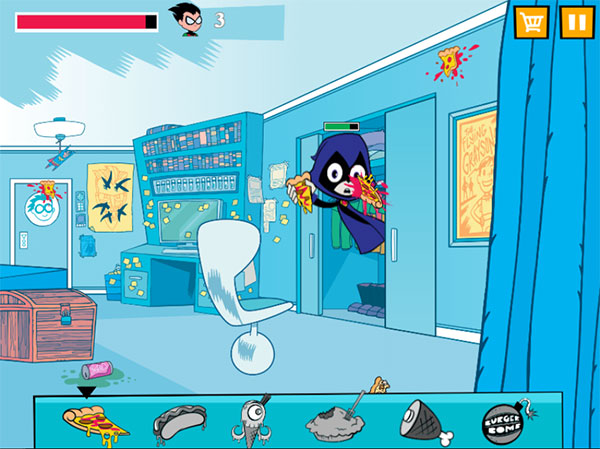This screenshot has height=449, width=600.
Task: Pause the game
Action: pos(575,22)
